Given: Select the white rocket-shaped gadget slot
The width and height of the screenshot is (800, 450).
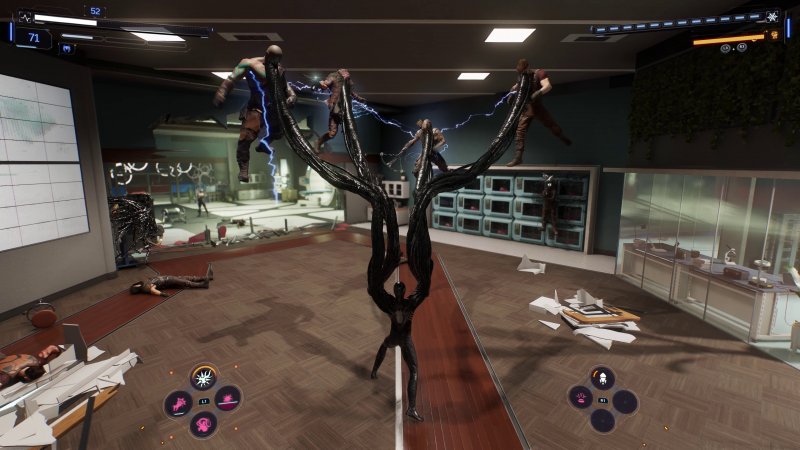Looking at the screenshot, I should (602, 378).
